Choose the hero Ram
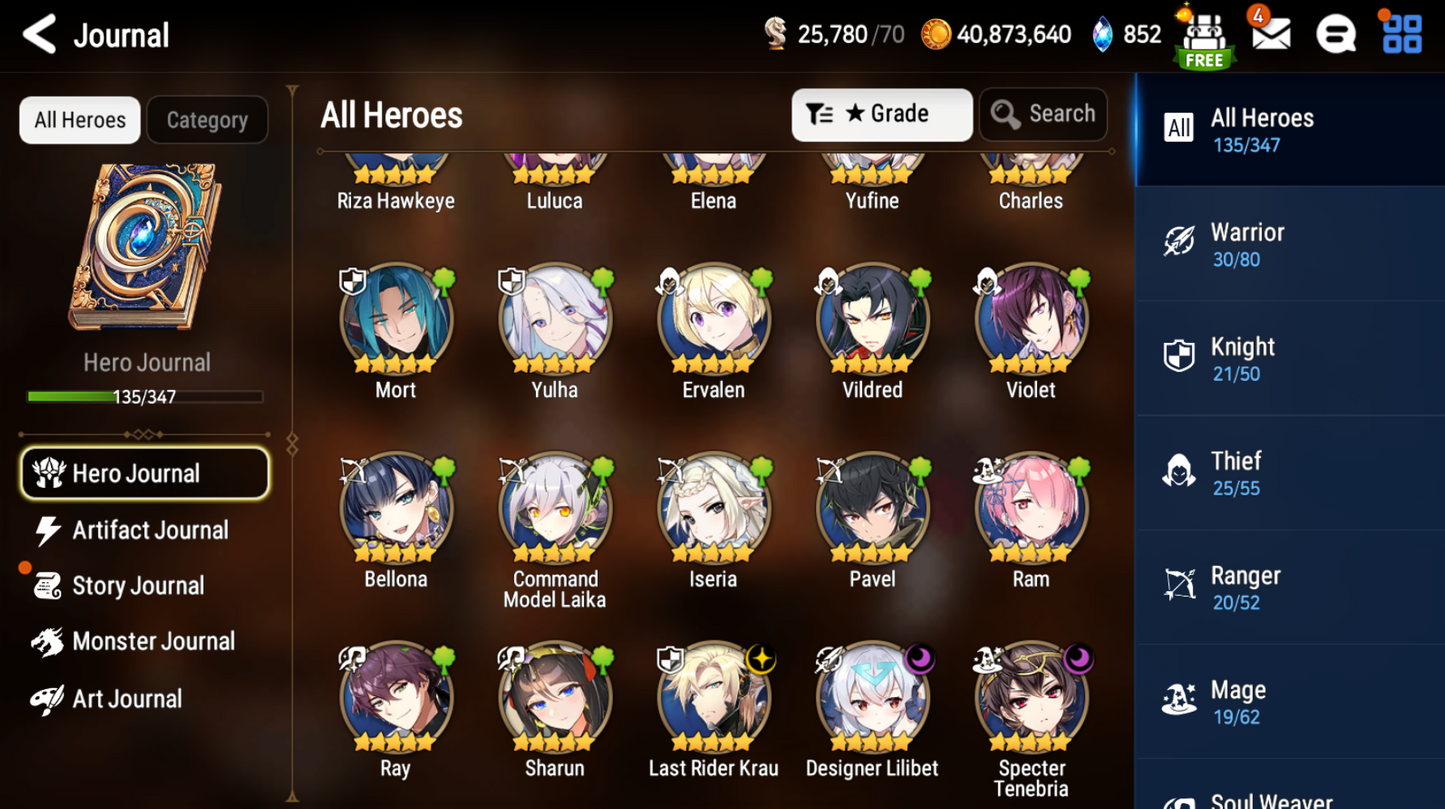Viewport: 1445px width, 809px height. tap(1030, 509)
